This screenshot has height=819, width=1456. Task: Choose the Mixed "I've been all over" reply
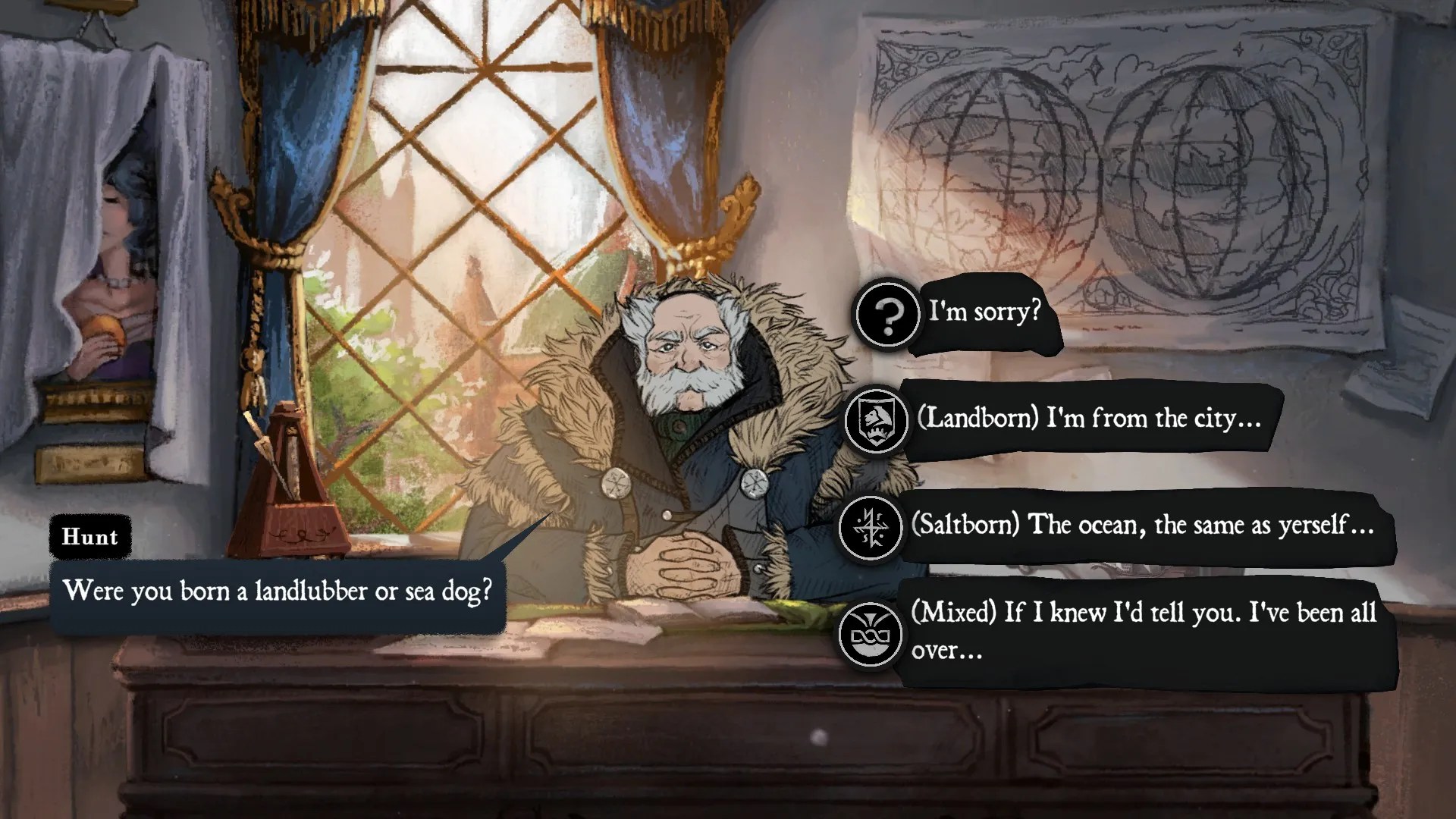(1142, 632)
